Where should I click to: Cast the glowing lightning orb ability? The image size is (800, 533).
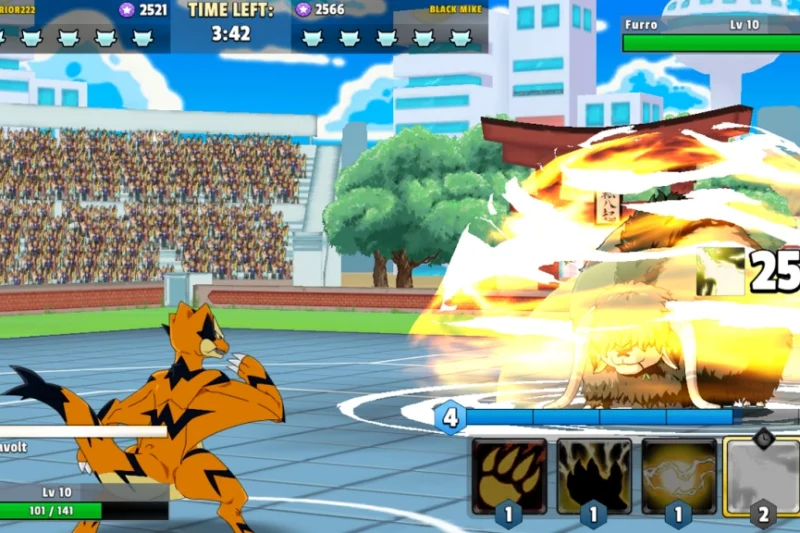point(679,476)
